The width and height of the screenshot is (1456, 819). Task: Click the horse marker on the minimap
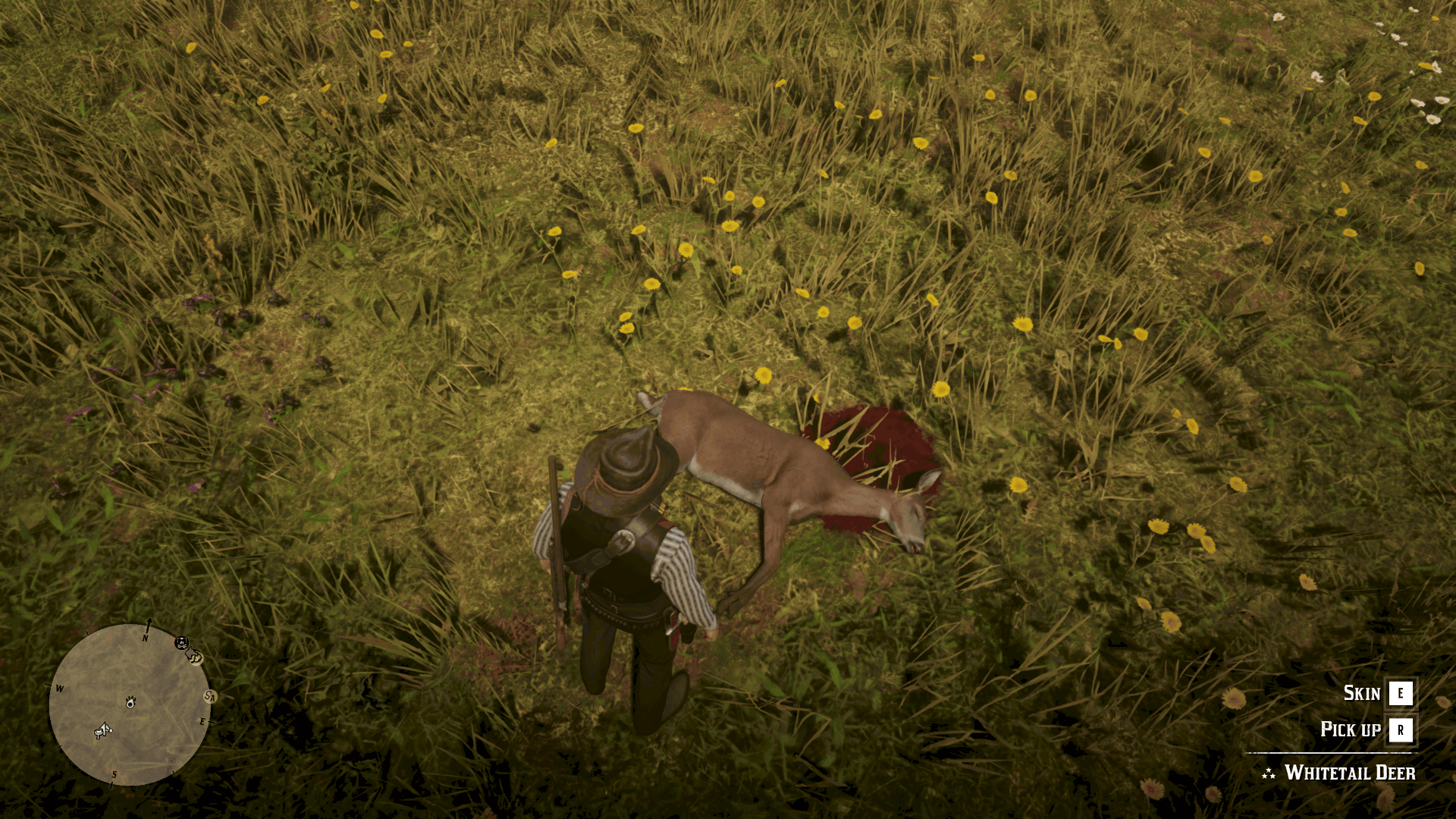click(102, 730)
